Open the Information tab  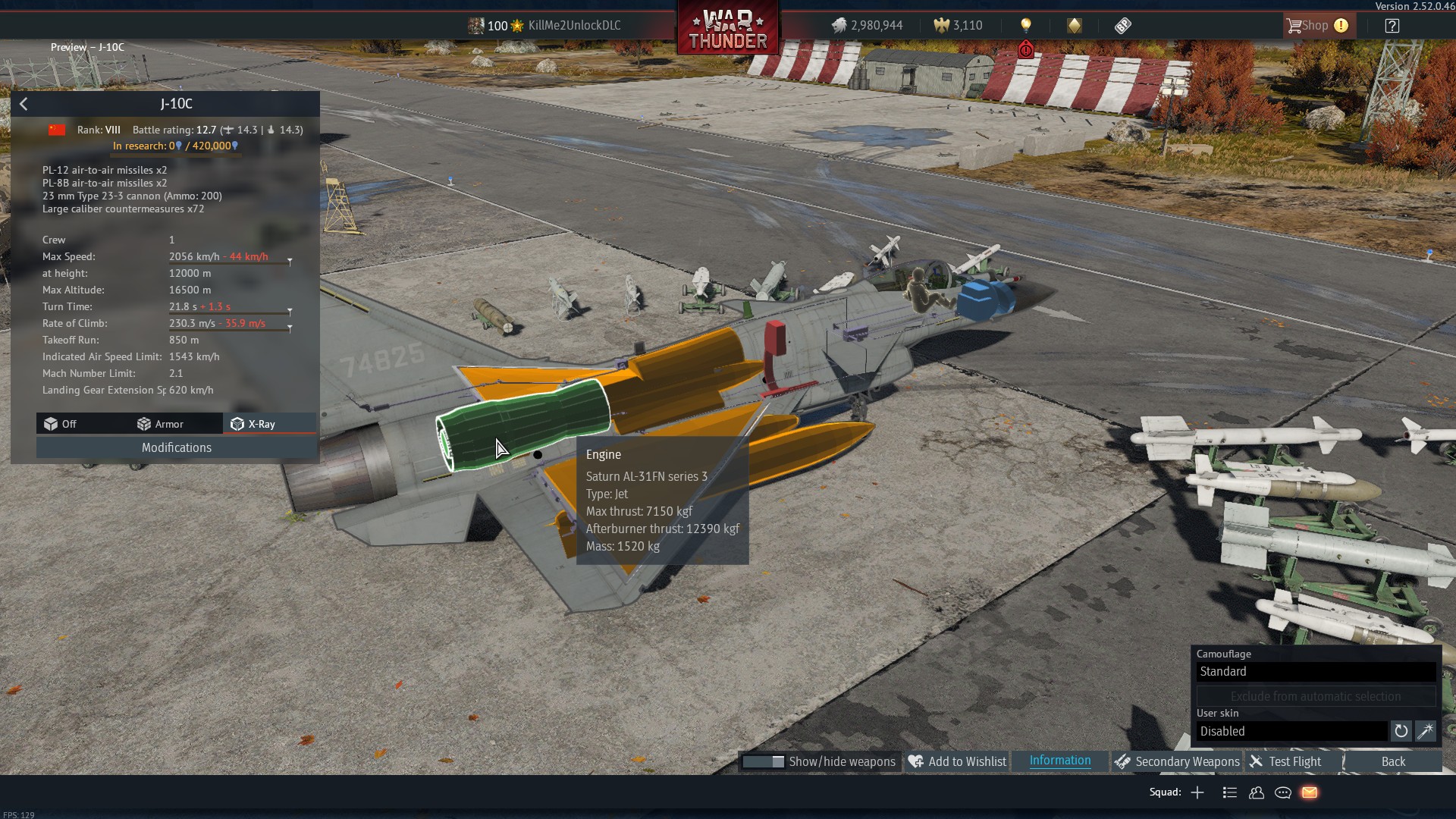point(1060,761)
